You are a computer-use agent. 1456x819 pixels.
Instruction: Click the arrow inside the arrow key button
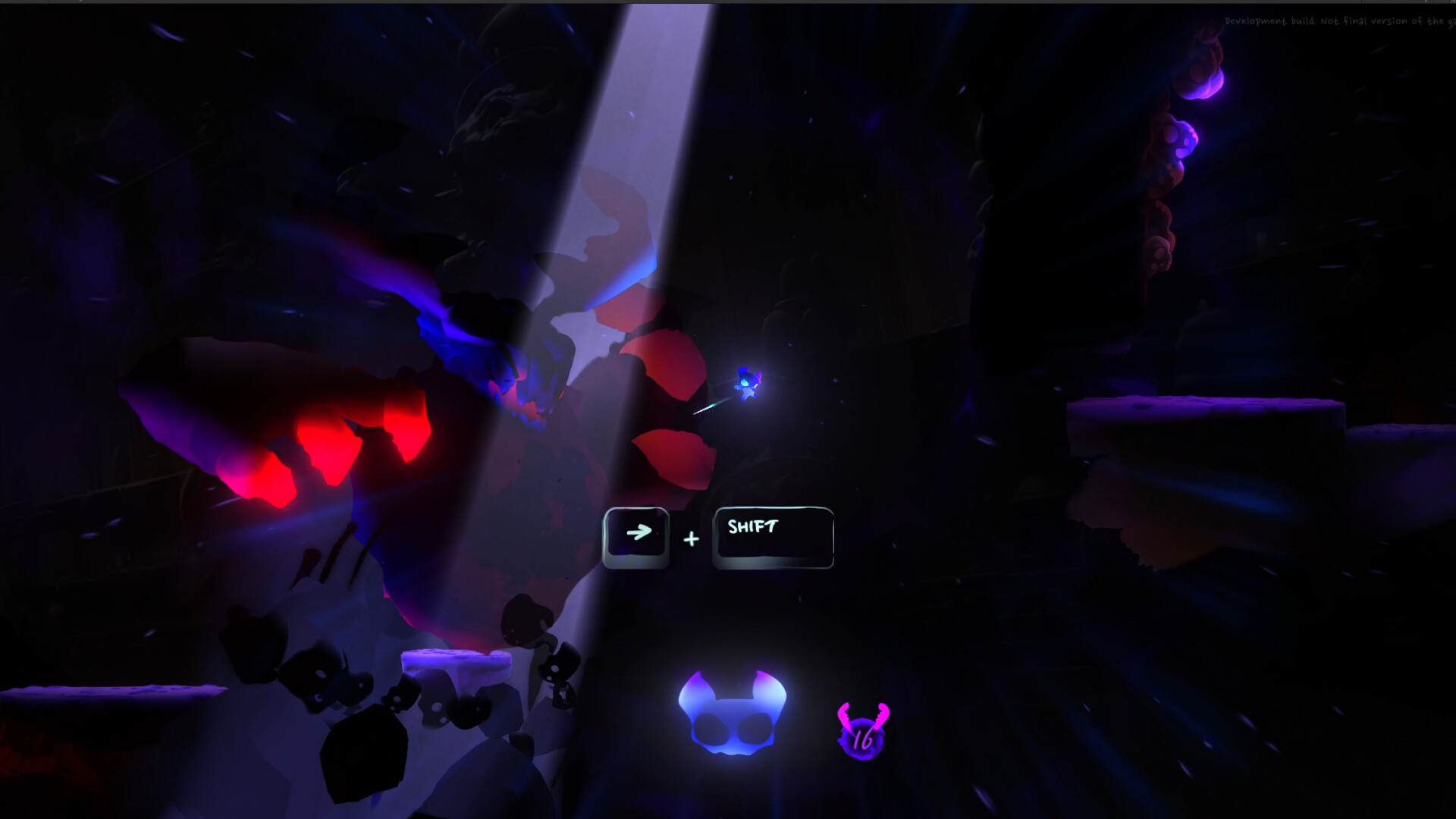click(x=640, y=531)
